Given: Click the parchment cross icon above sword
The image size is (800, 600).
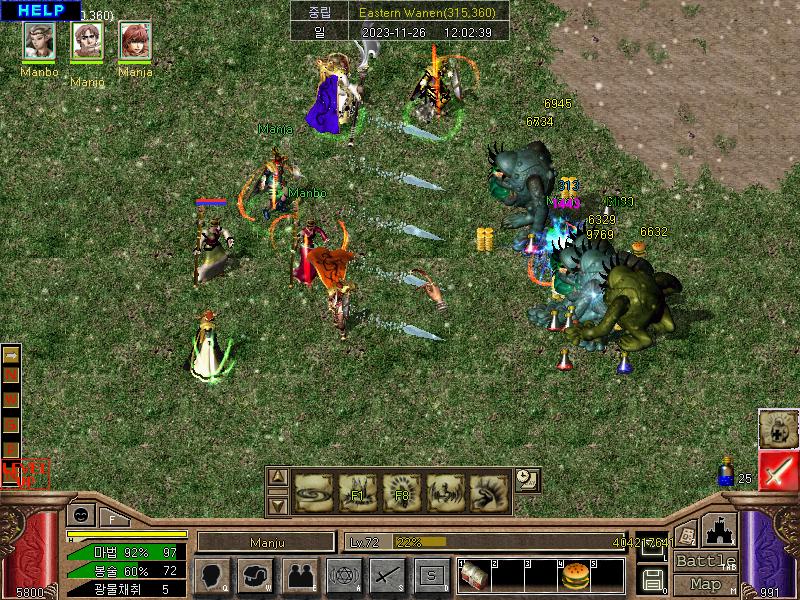Looking at the screenshot, I should 777,428.
